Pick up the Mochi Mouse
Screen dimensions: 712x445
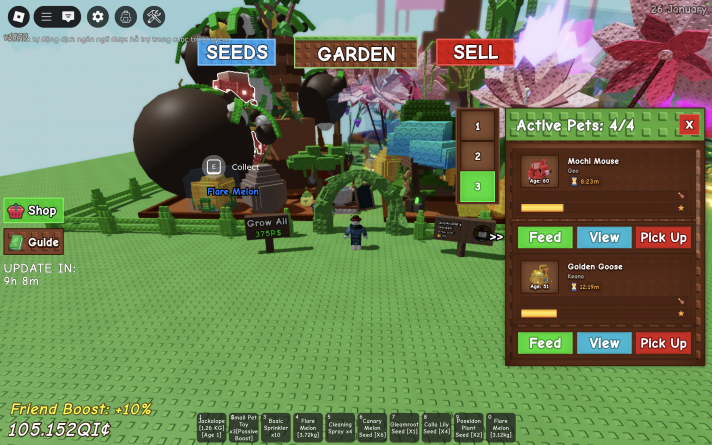click(x=663, y=237)
